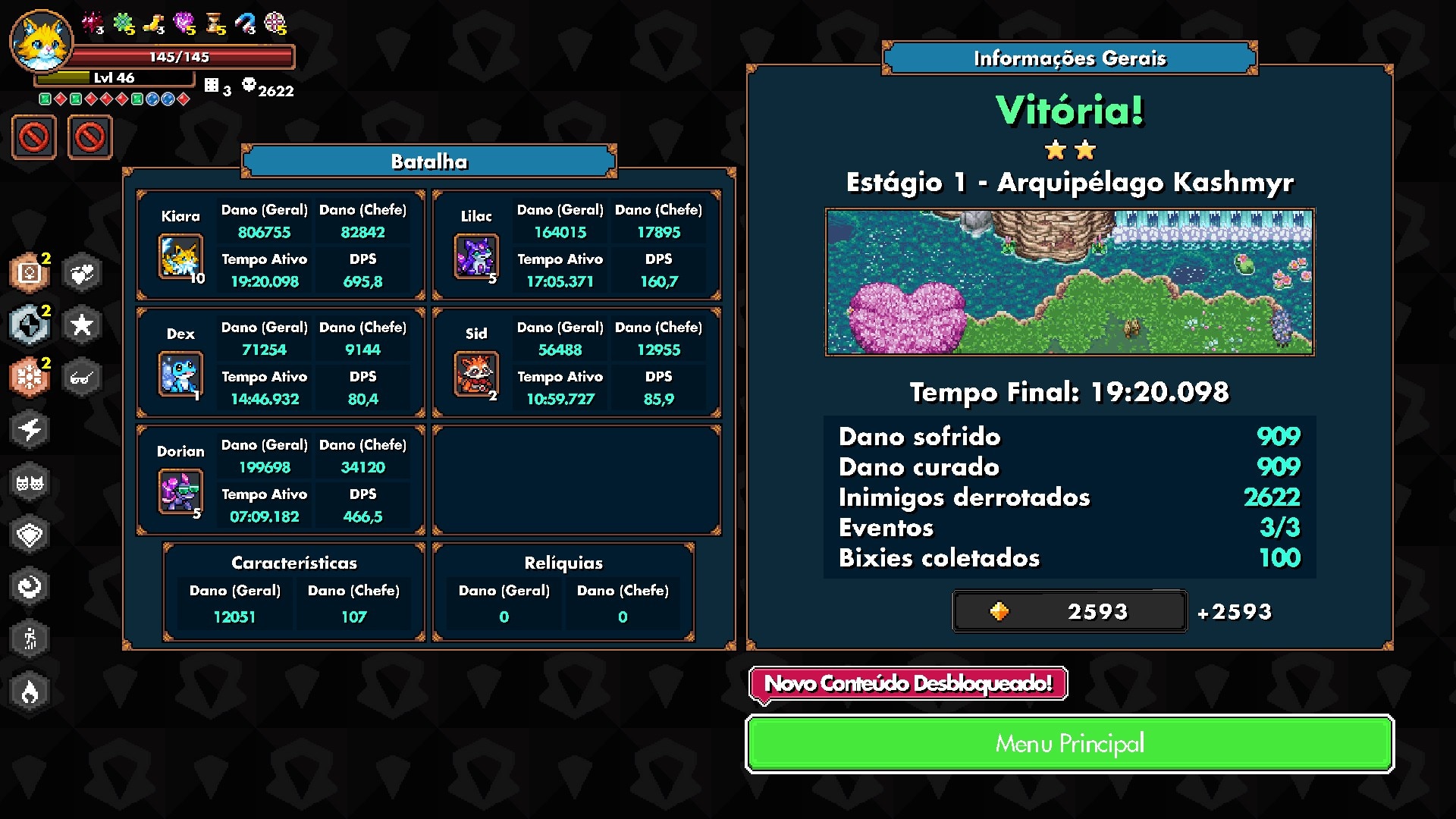The height and width of the screenshot is (819, 1456).
Task: Click the golden boot upgrade icon
Action: point(155,24)
